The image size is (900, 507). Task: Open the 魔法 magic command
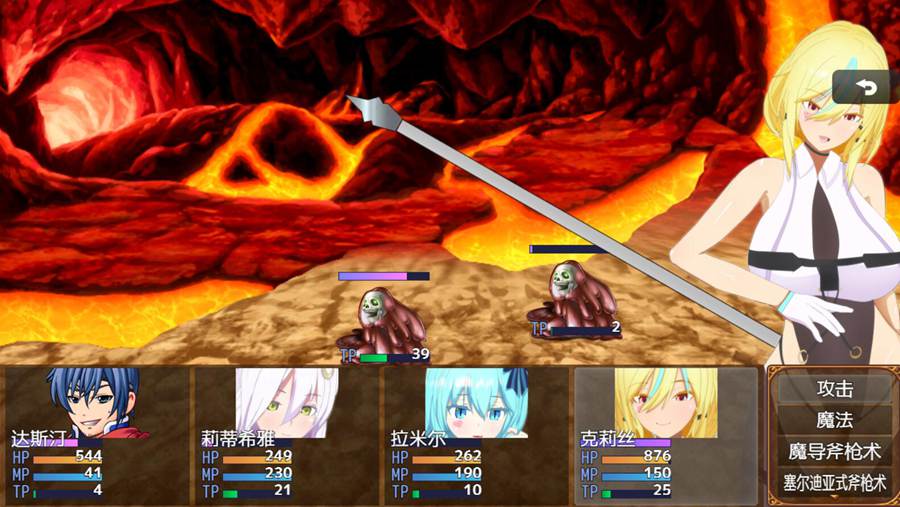[x=834, y=420]
